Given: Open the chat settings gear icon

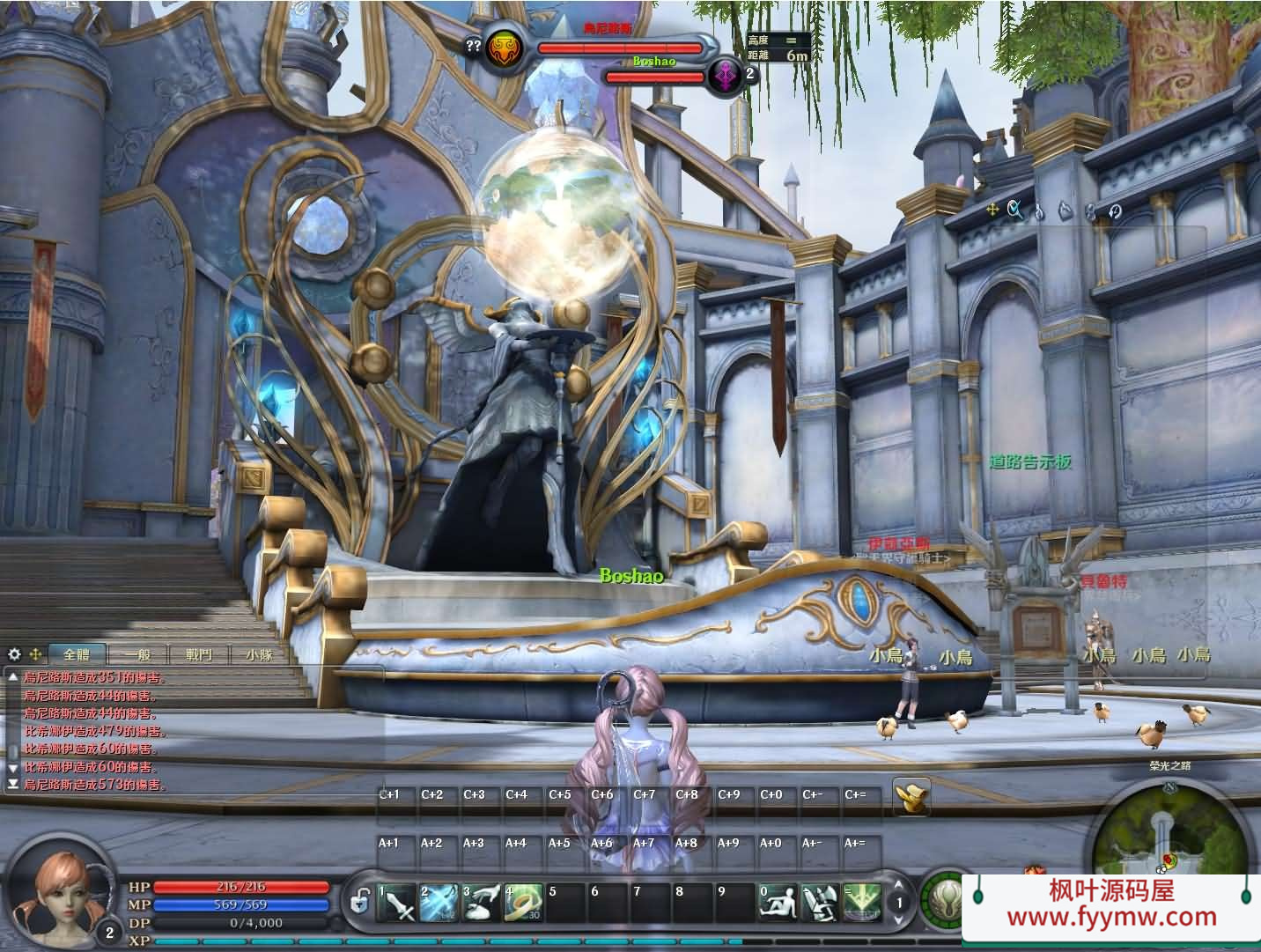Looking at the screenshot, I should coord(14,654).
